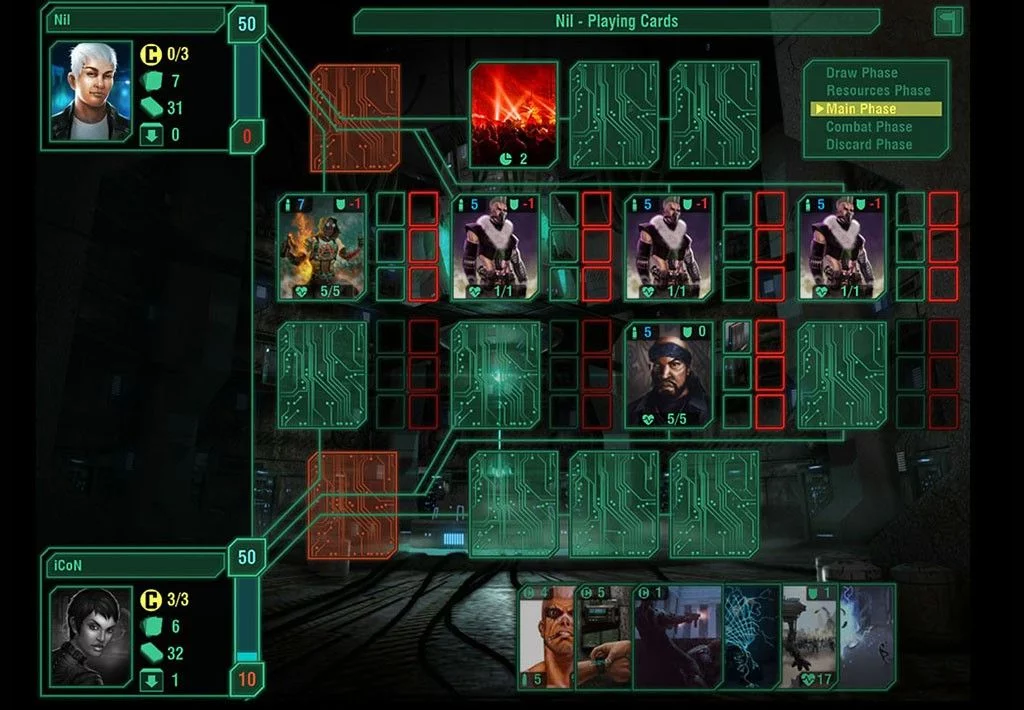Click the down-arrow icon in Nil's panel
This screenshot has height=710, width=1024.
(x=151, y=135)
